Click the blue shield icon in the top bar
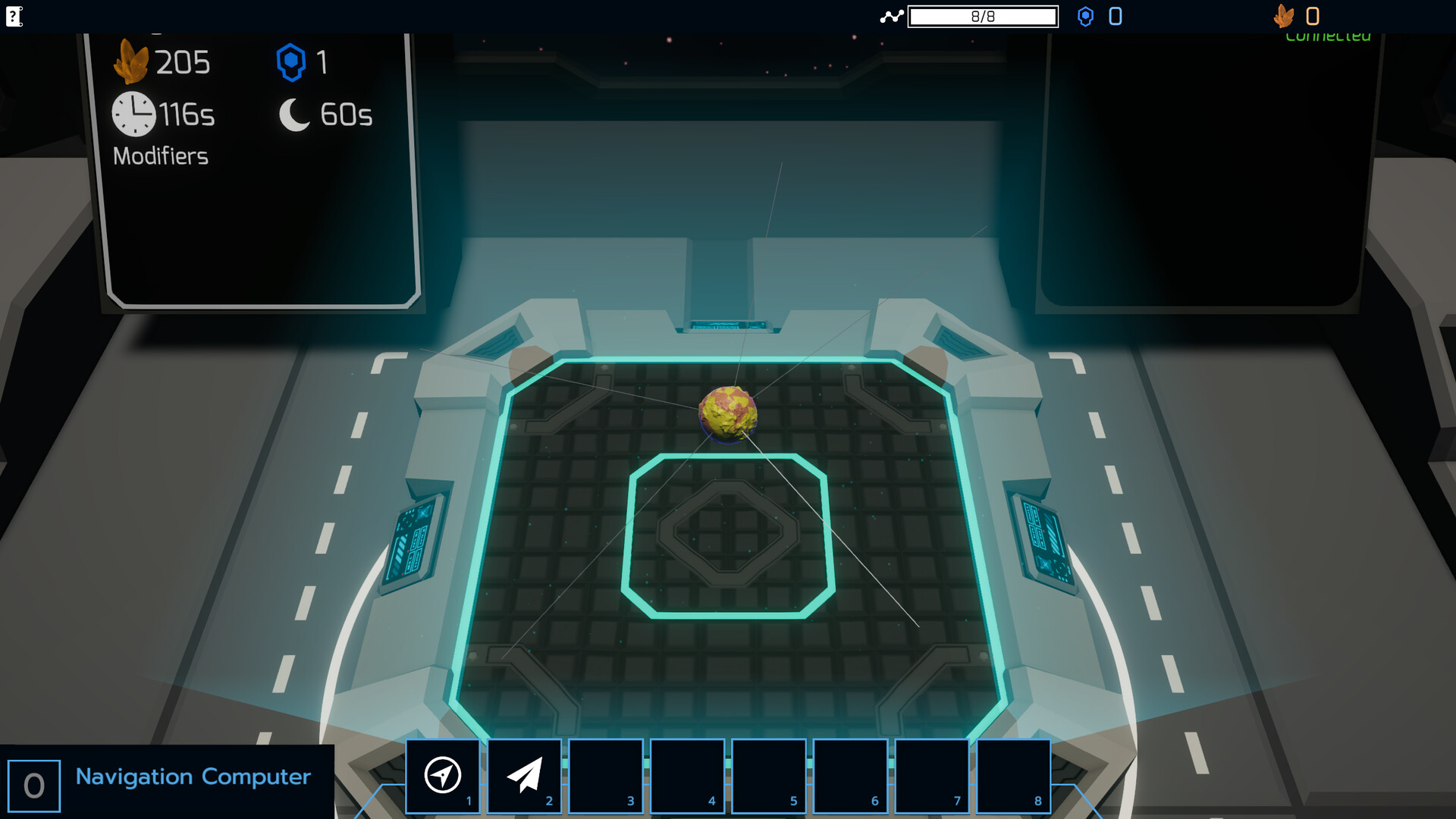The width and height of the screenshot is (1456, 819). (x=1086, y=16)
